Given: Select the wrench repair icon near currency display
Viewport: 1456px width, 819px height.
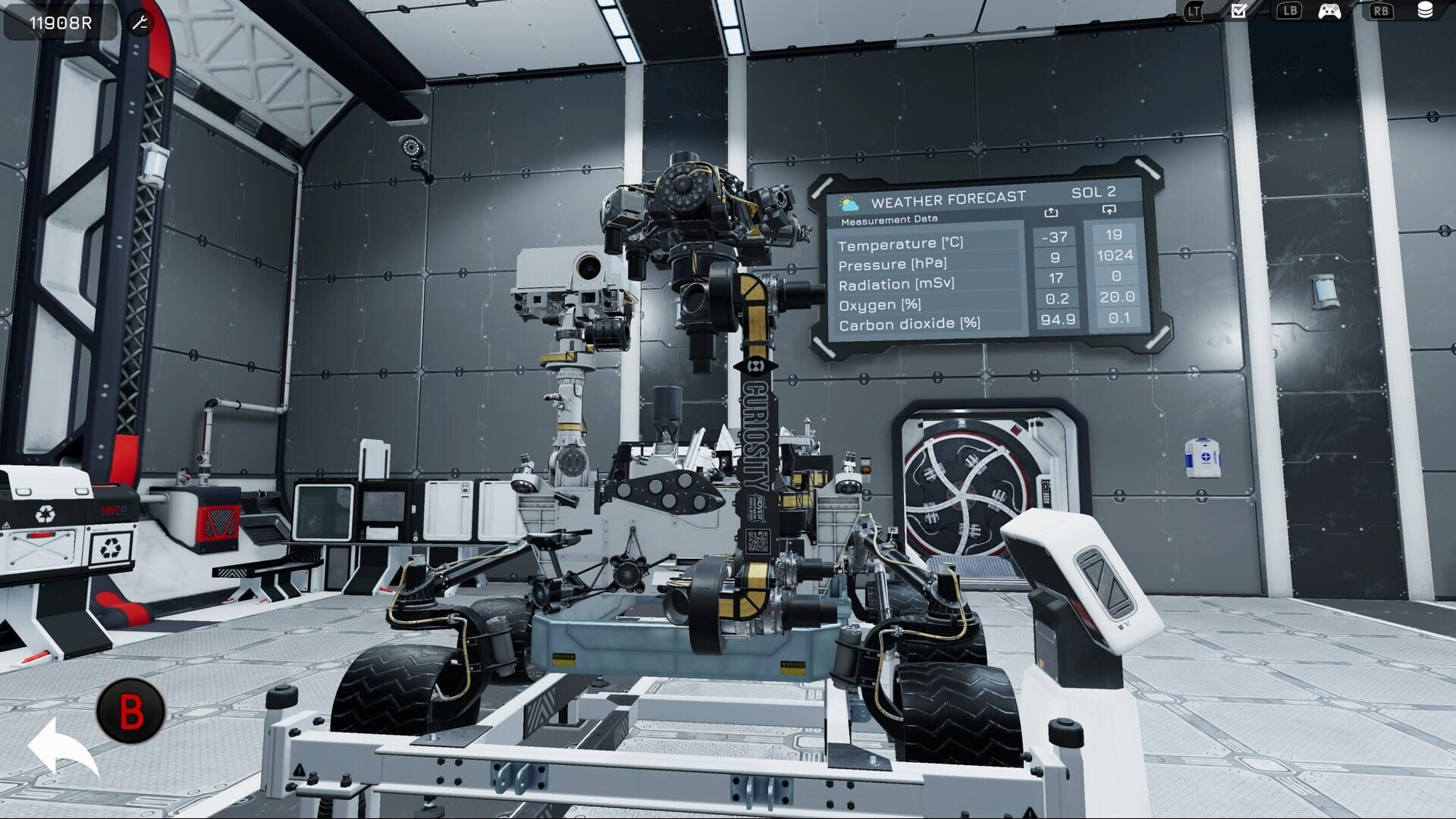Looking at the screenshot, I should tap(139, 22).
